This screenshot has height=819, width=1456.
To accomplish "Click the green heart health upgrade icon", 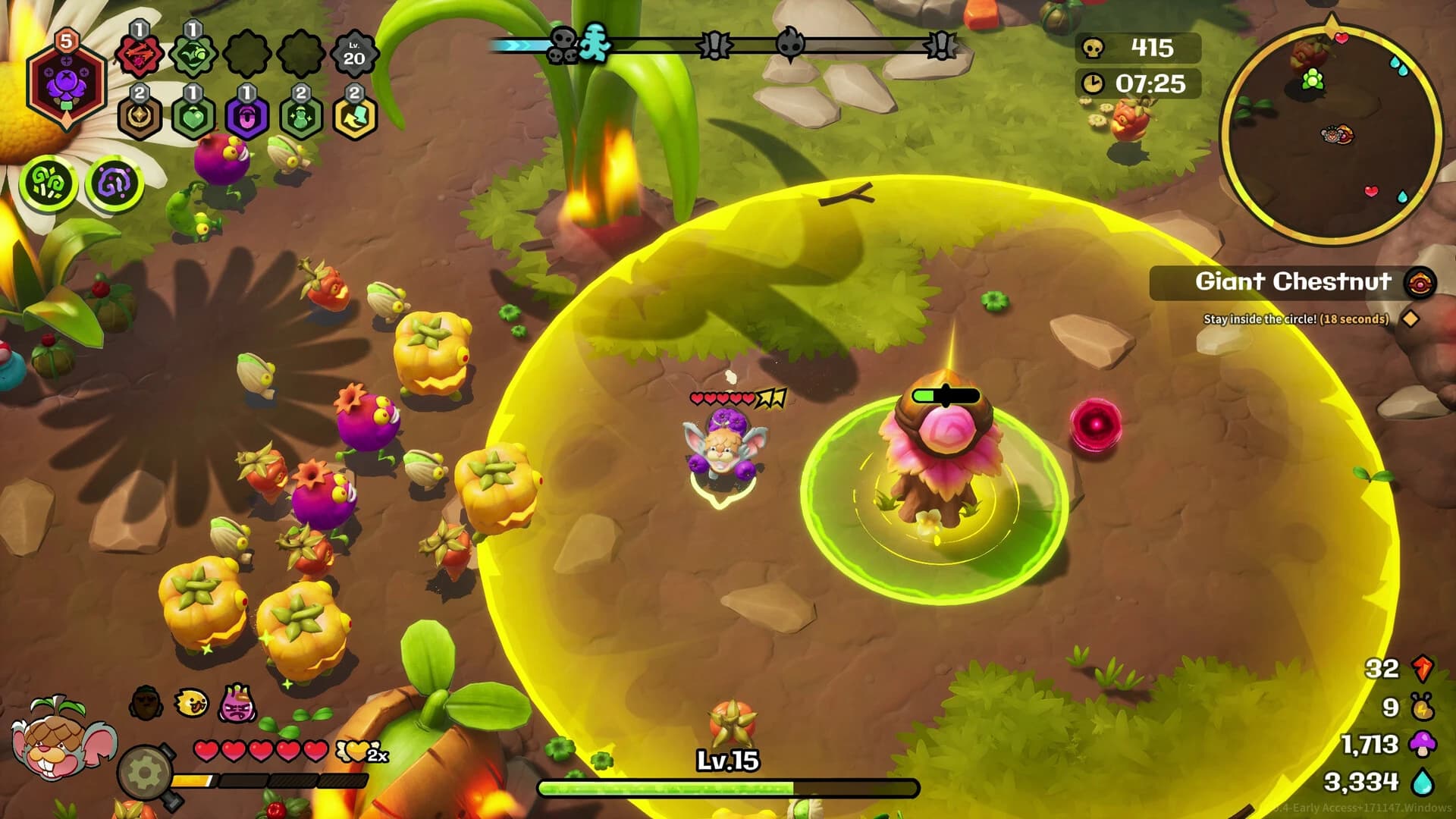I will [193, 118].
